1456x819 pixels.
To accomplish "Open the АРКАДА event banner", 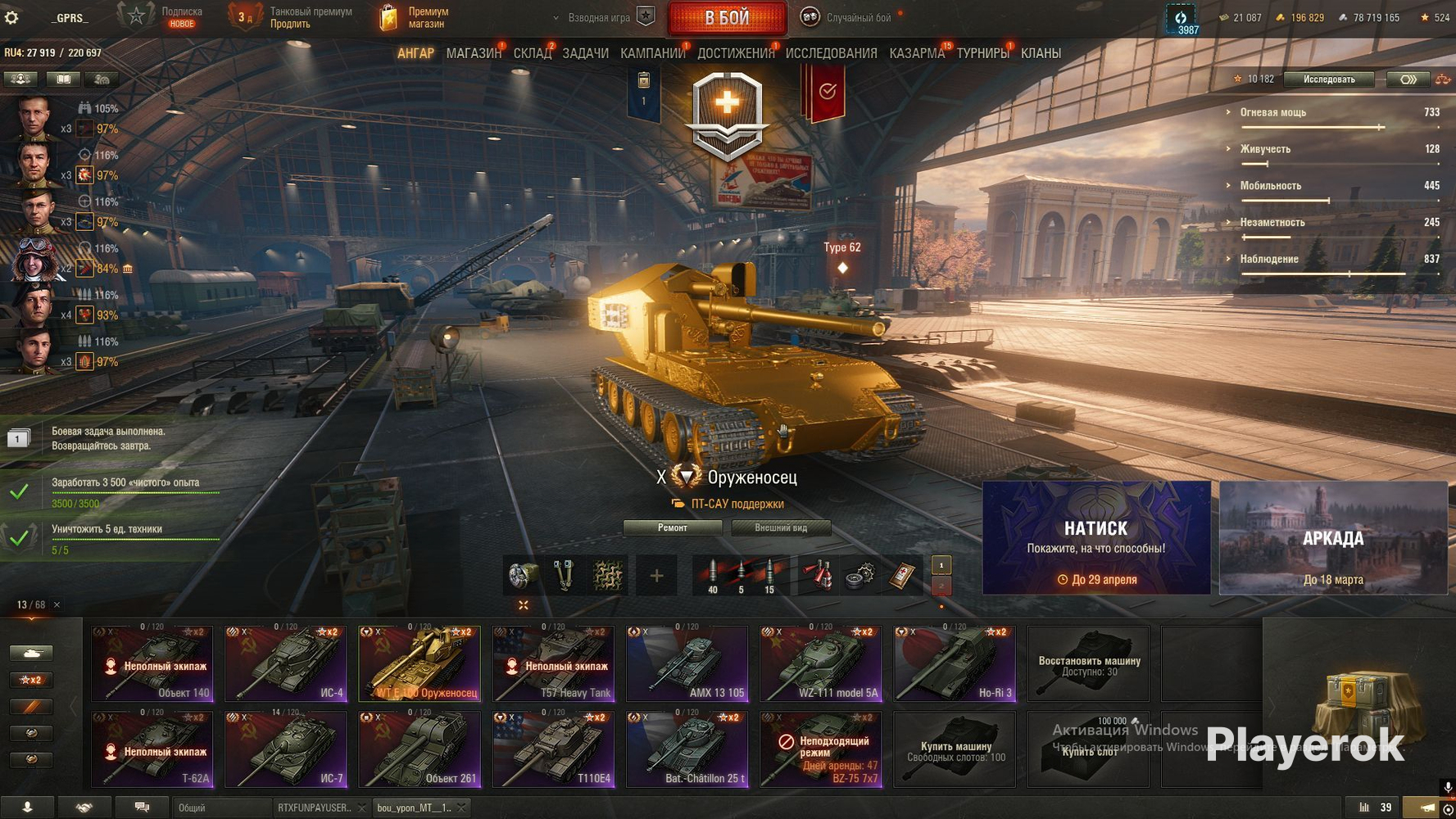I will pyautogui.click(x=1332, y=537).
